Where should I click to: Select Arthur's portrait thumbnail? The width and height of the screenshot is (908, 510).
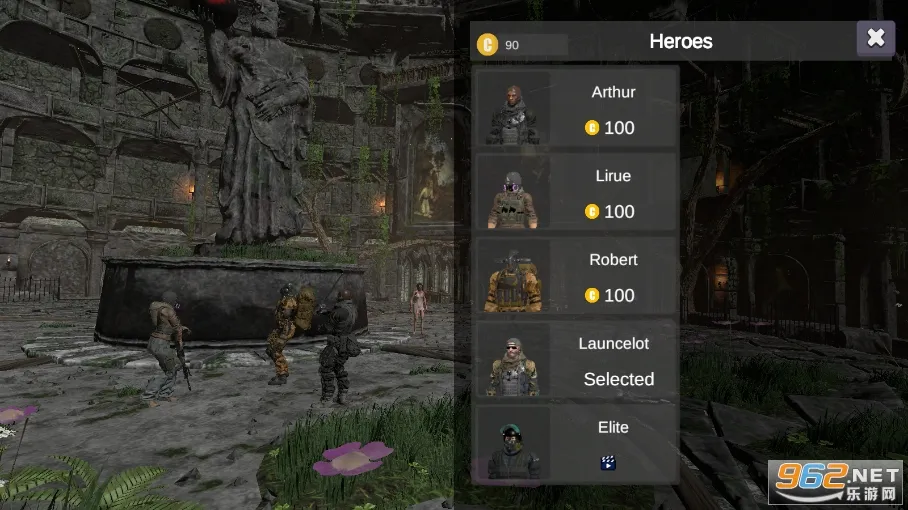[x=513, y=108]
